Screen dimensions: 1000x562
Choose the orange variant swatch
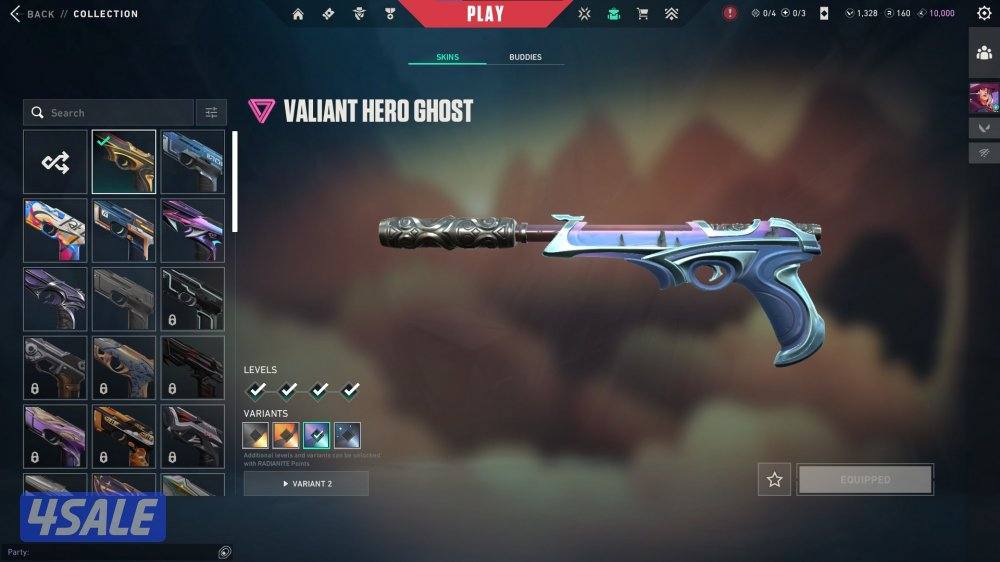tap(286, 436)
